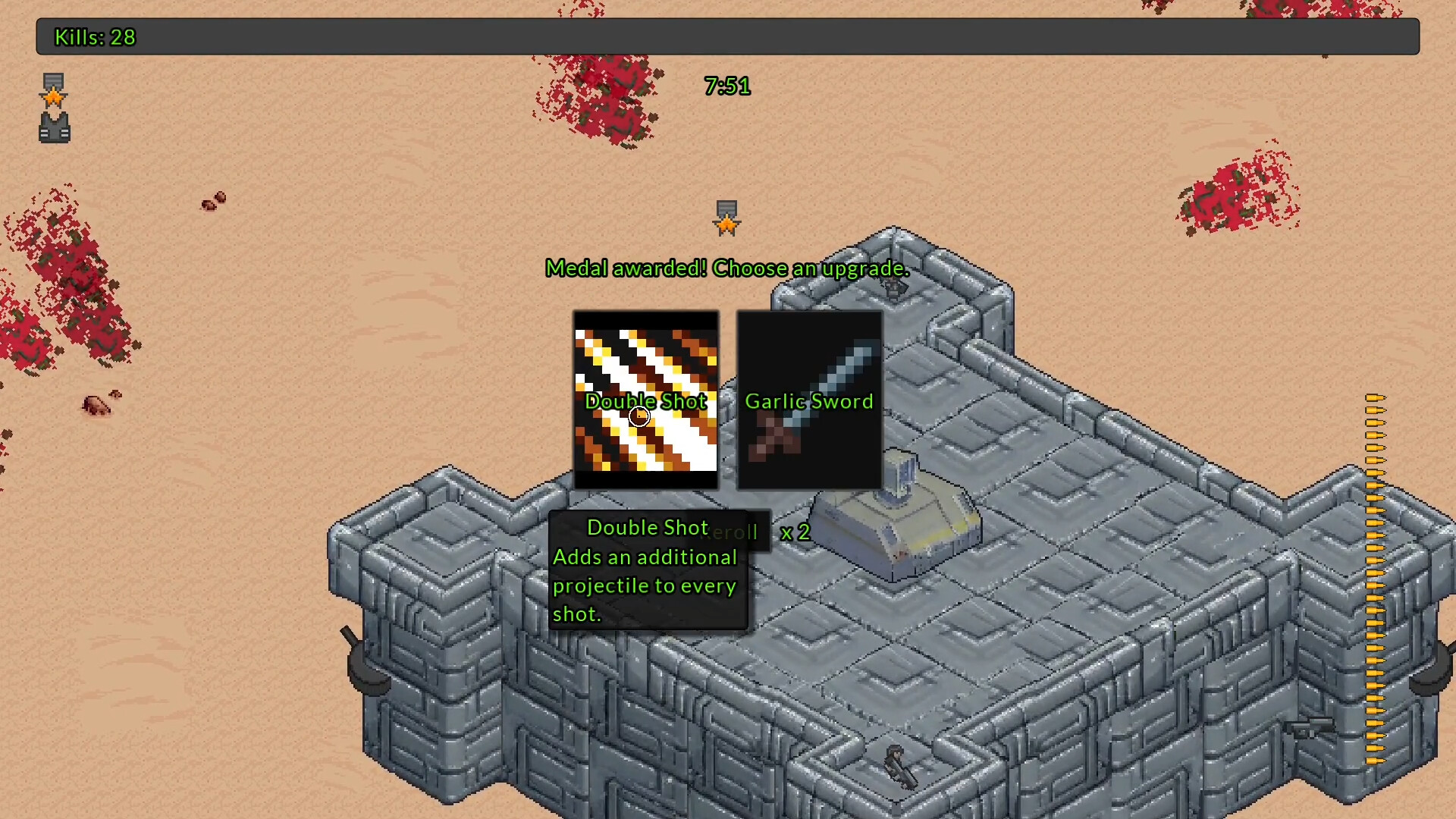Click the Medal awarded! Choose an upgrade text

[x=726, y=268]
